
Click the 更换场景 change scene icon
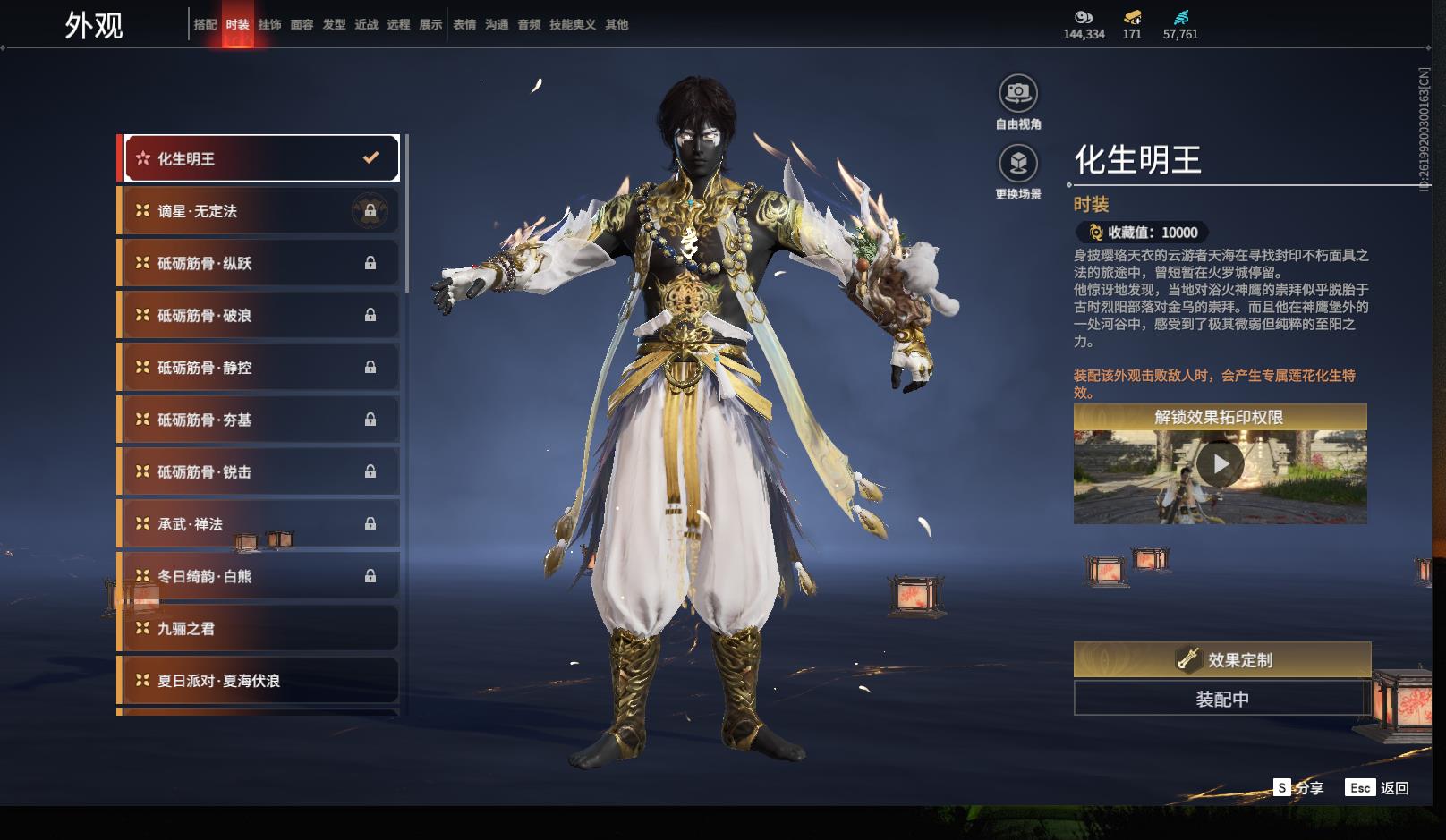(1018, 164)
